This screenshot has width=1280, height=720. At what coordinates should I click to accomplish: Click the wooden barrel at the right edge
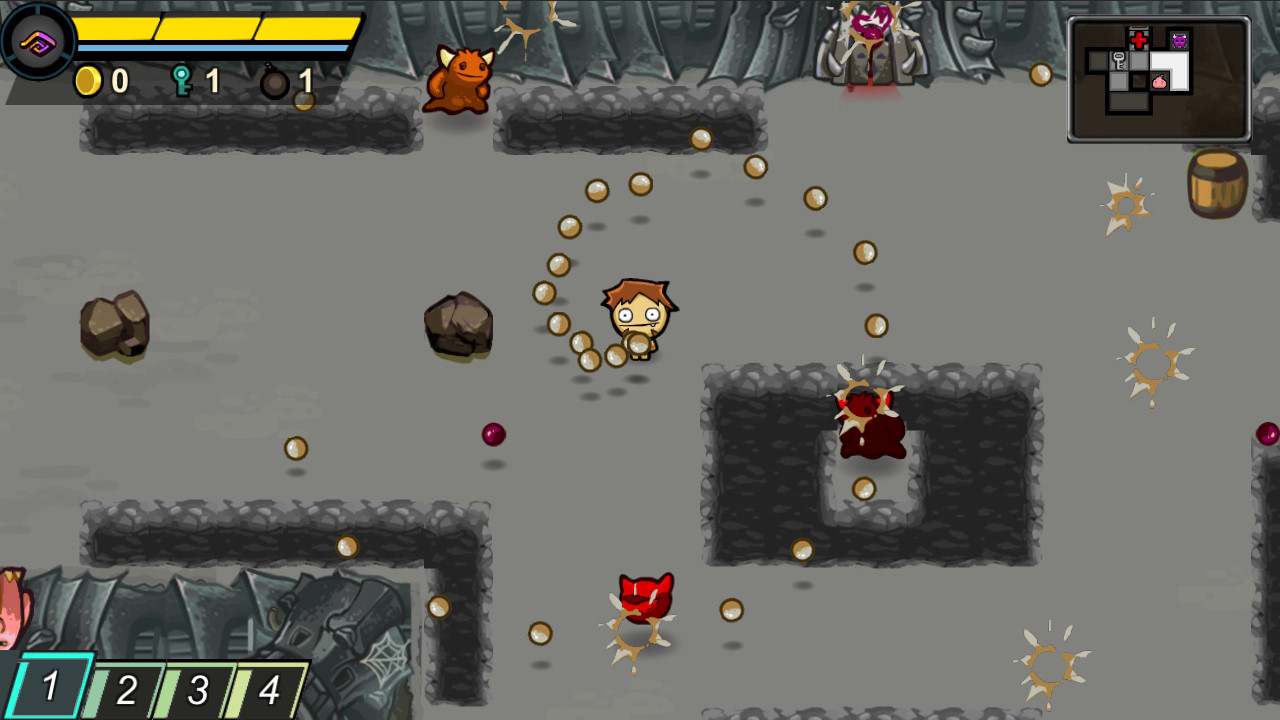(x=1216, y=185)
